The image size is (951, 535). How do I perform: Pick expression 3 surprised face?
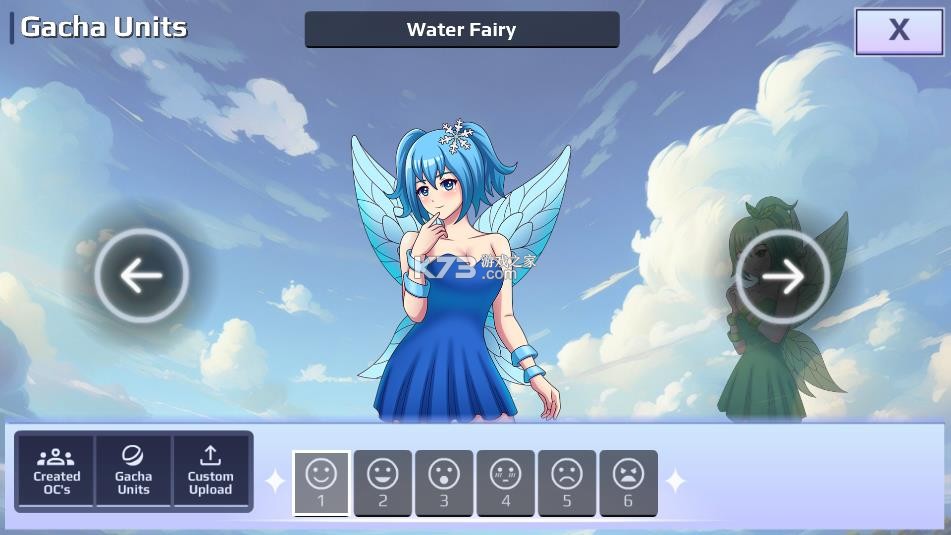[444, 482]
